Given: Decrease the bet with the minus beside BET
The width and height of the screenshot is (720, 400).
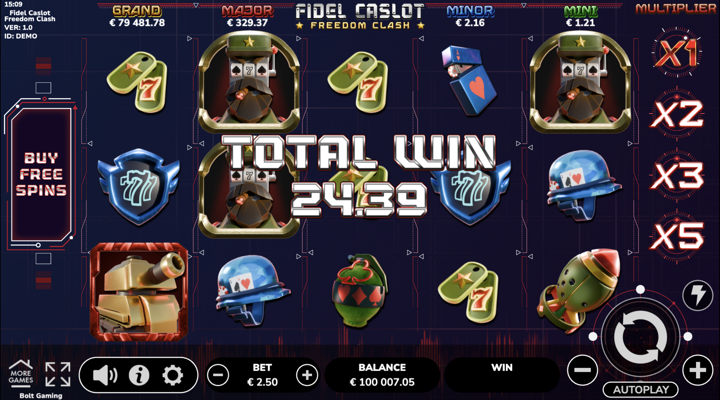Looking at the screenshot, I should tap(218, 375).
